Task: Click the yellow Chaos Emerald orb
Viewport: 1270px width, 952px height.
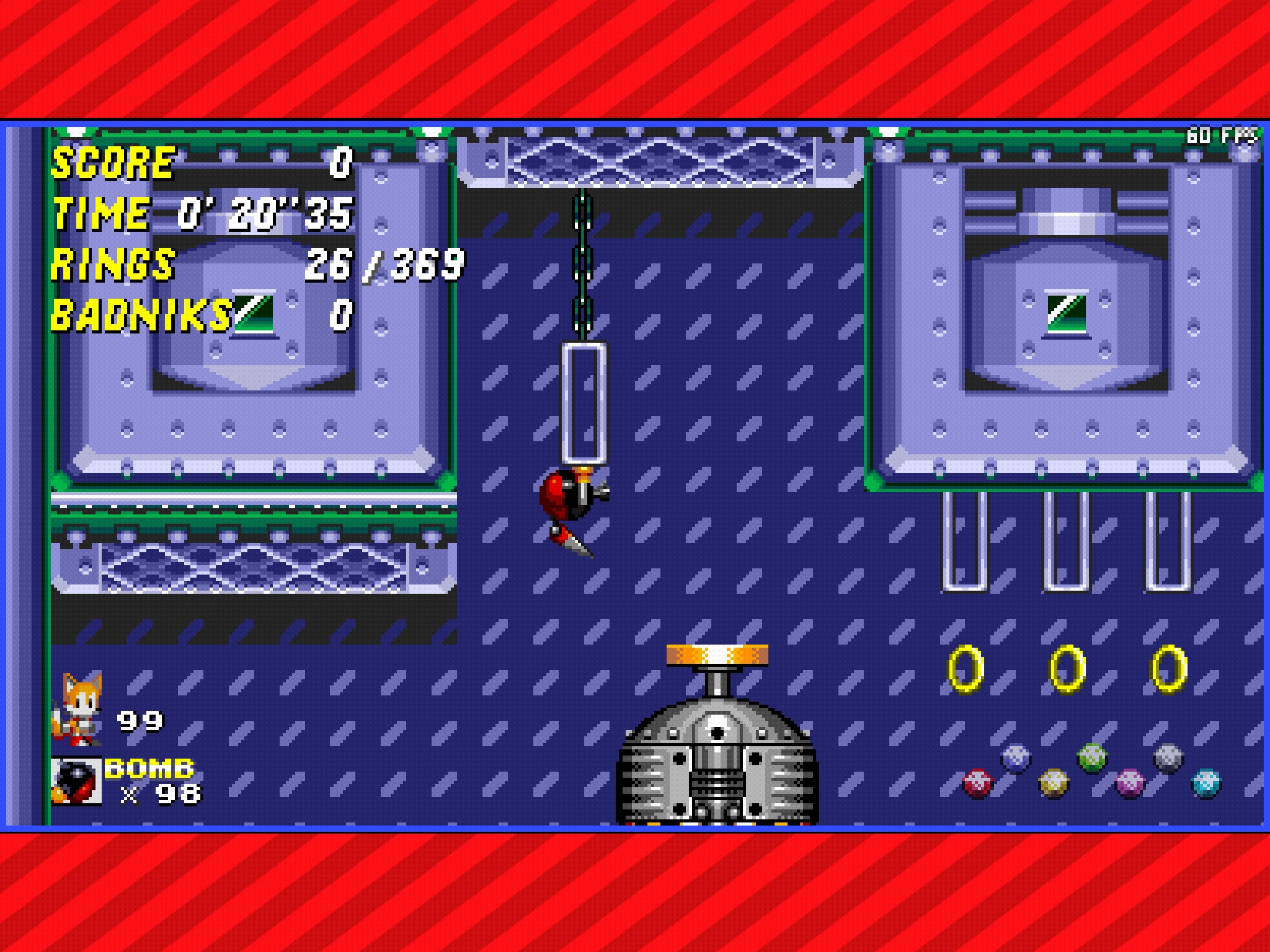Action: [1054, 783]
